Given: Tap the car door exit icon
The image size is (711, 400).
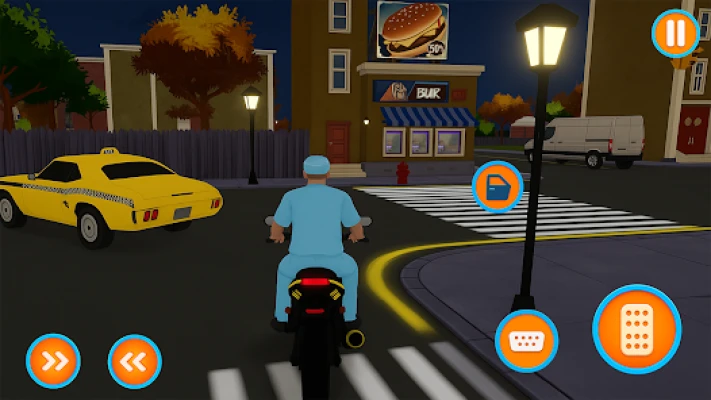Looking at the screenshot, I should tap(497, 186).
